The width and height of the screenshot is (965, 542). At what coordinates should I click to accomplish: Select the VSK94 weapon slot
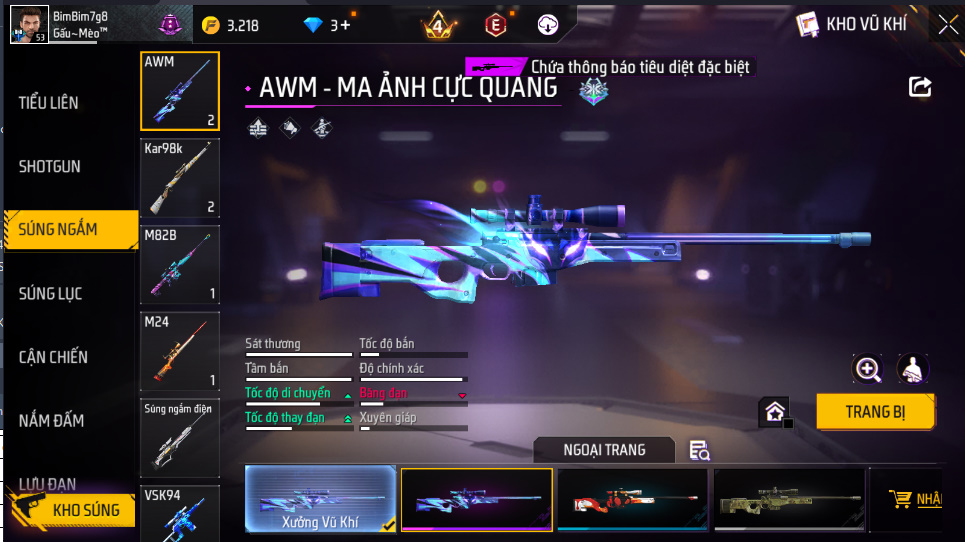click(180, 512)
